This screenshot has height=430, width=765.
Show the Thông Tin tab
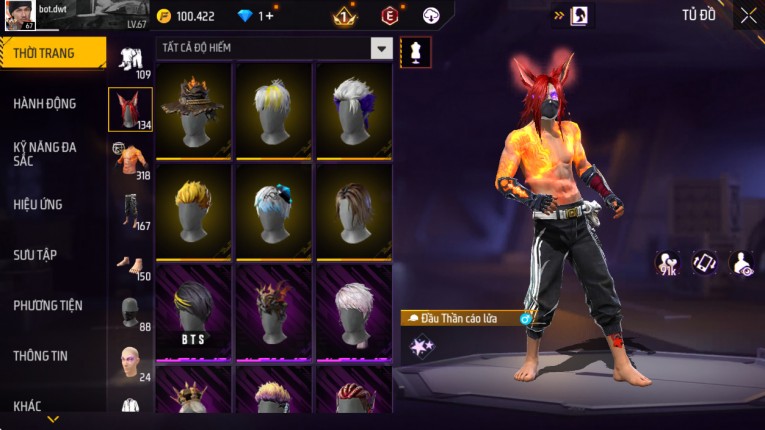pyautogui.click(x=39, y=355)
